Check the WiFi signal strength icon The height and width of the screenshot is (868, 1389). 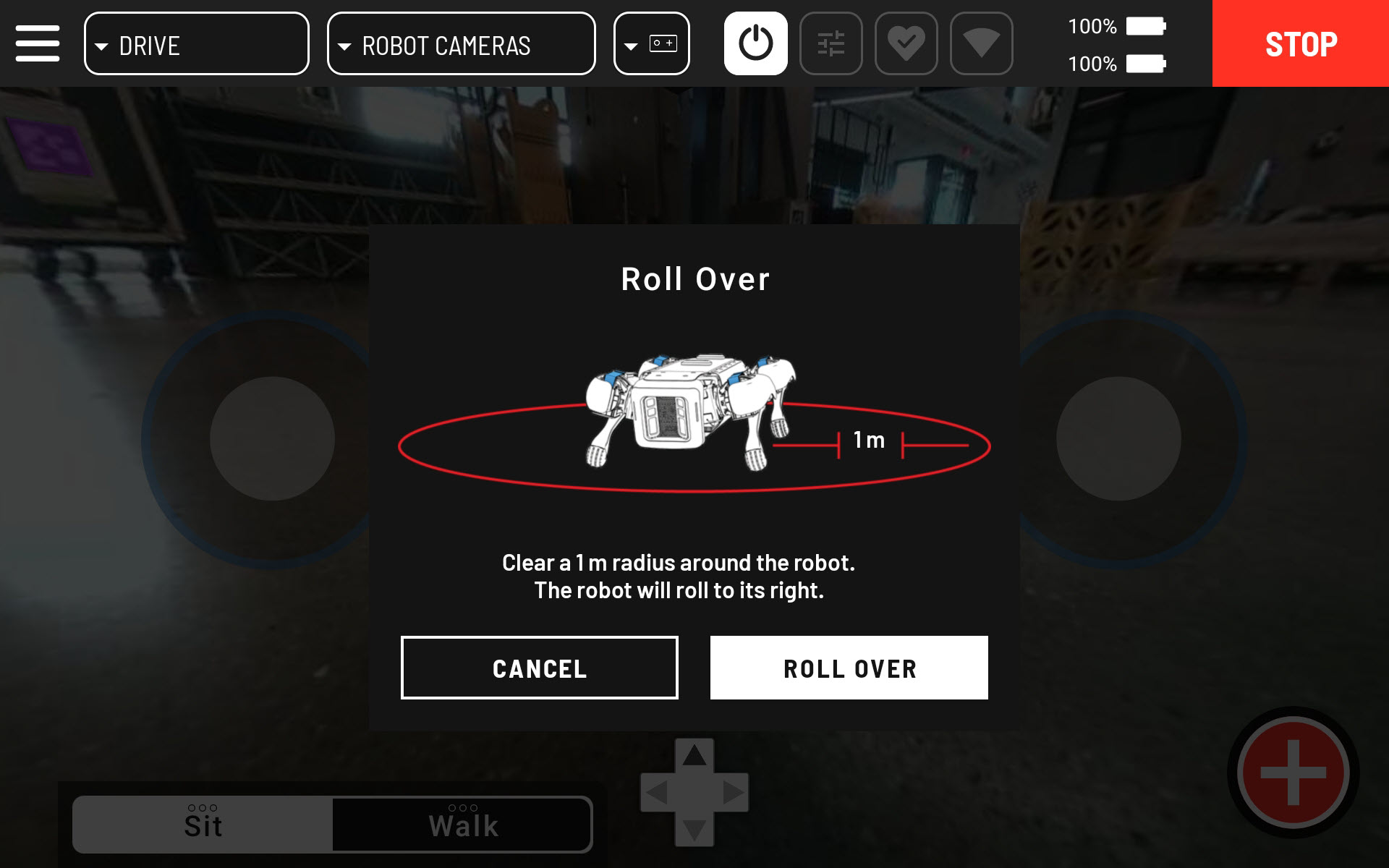coord(982,43)
